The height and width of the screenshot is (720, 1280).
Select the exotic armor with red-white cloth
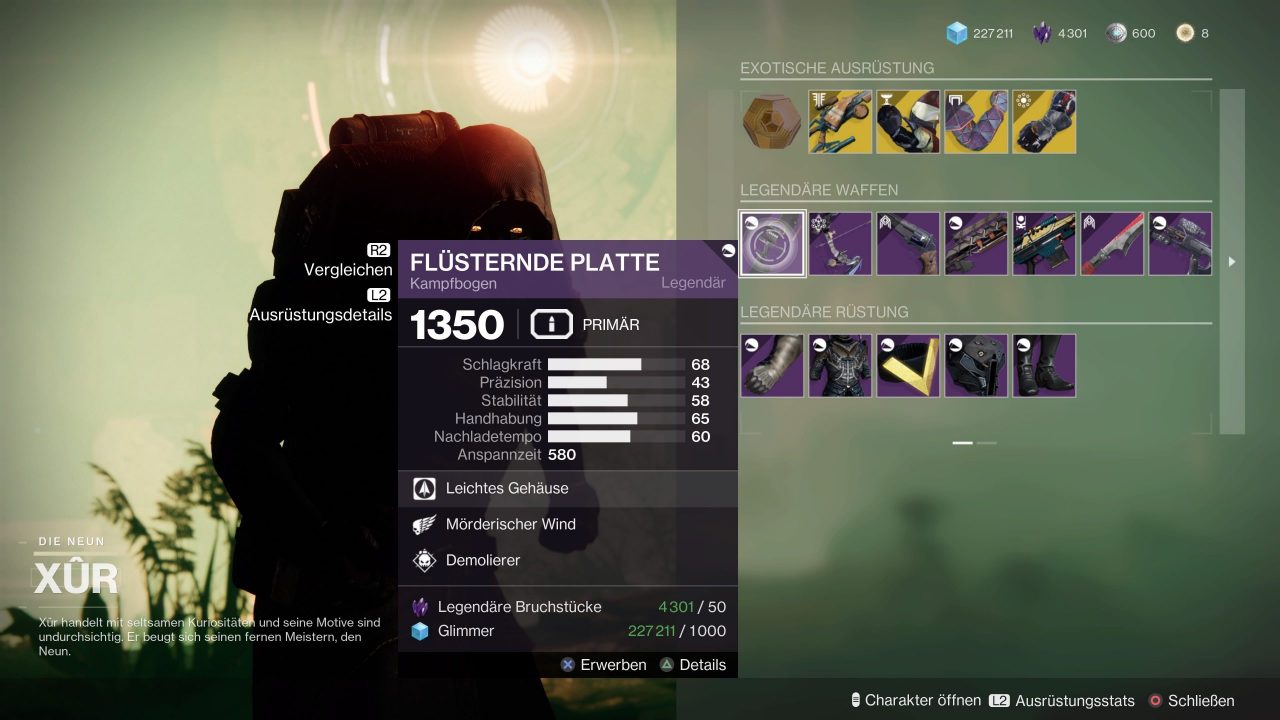(x=908, y=122)
